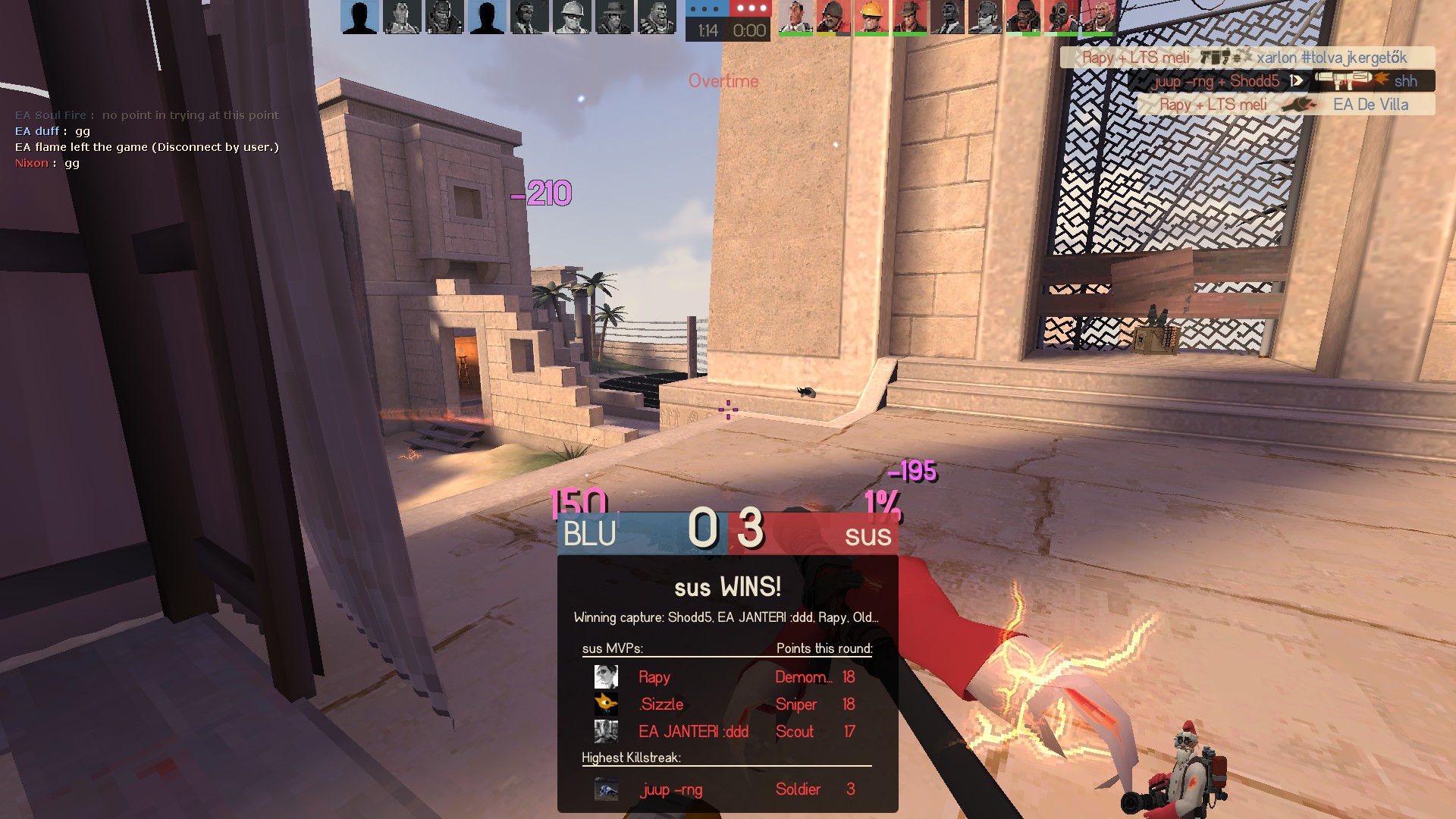Choose EA JANTERI :ddd's Scout MVP row
This screenshot has height=819, width=1456.
point(726,732)
